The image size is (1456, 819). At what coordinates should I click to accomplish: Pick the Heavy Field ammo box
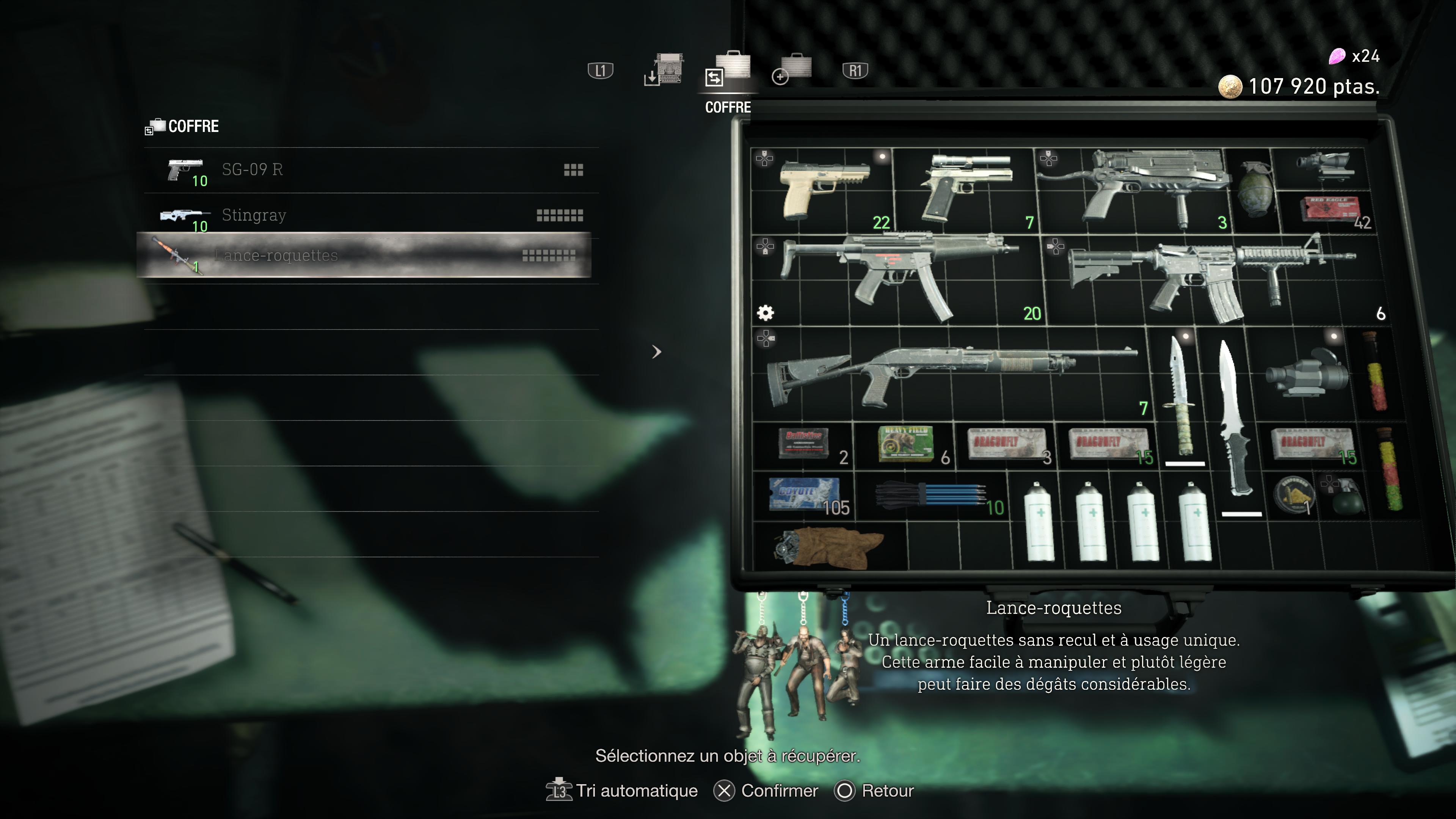tap(905, 444)
